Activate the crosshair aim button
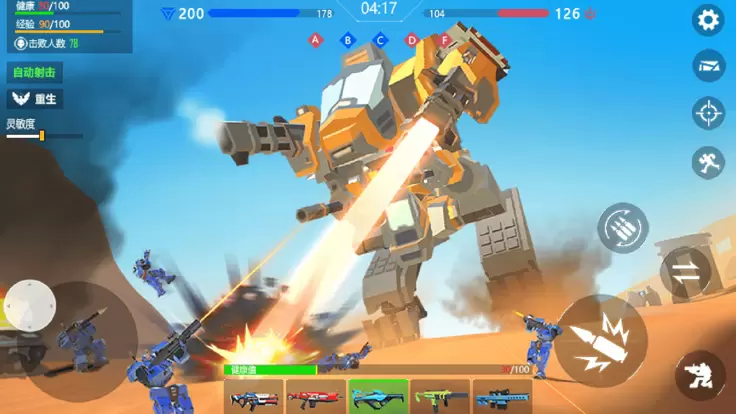736x414 pixels. (x=709, y=113)
